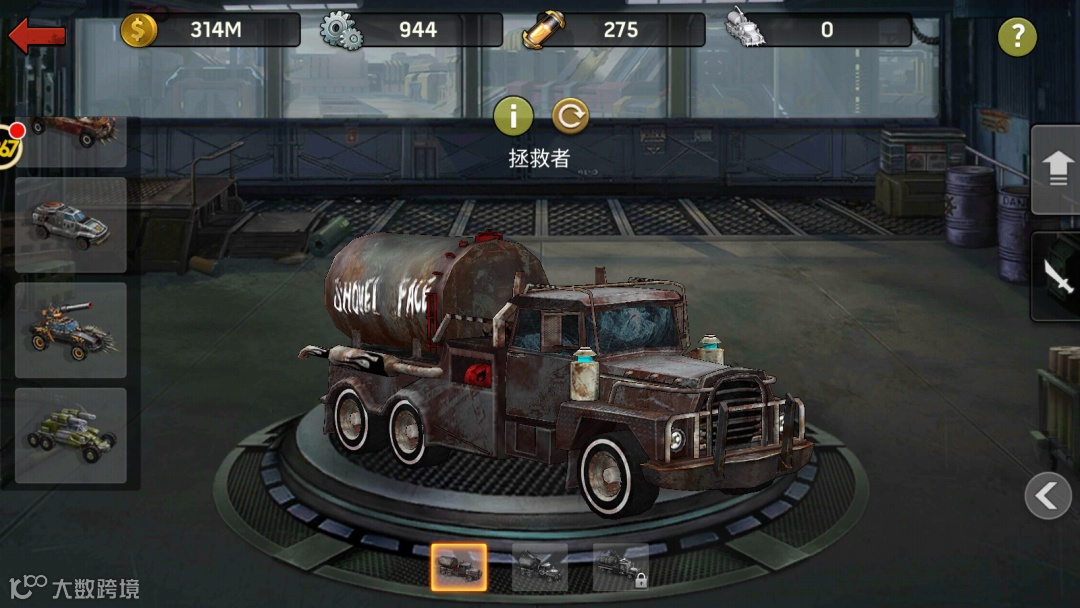The height and width of the screenshot is (608, 1080).
Task: Choose the orange buggy with cannon
Action: tap(71, 329)
